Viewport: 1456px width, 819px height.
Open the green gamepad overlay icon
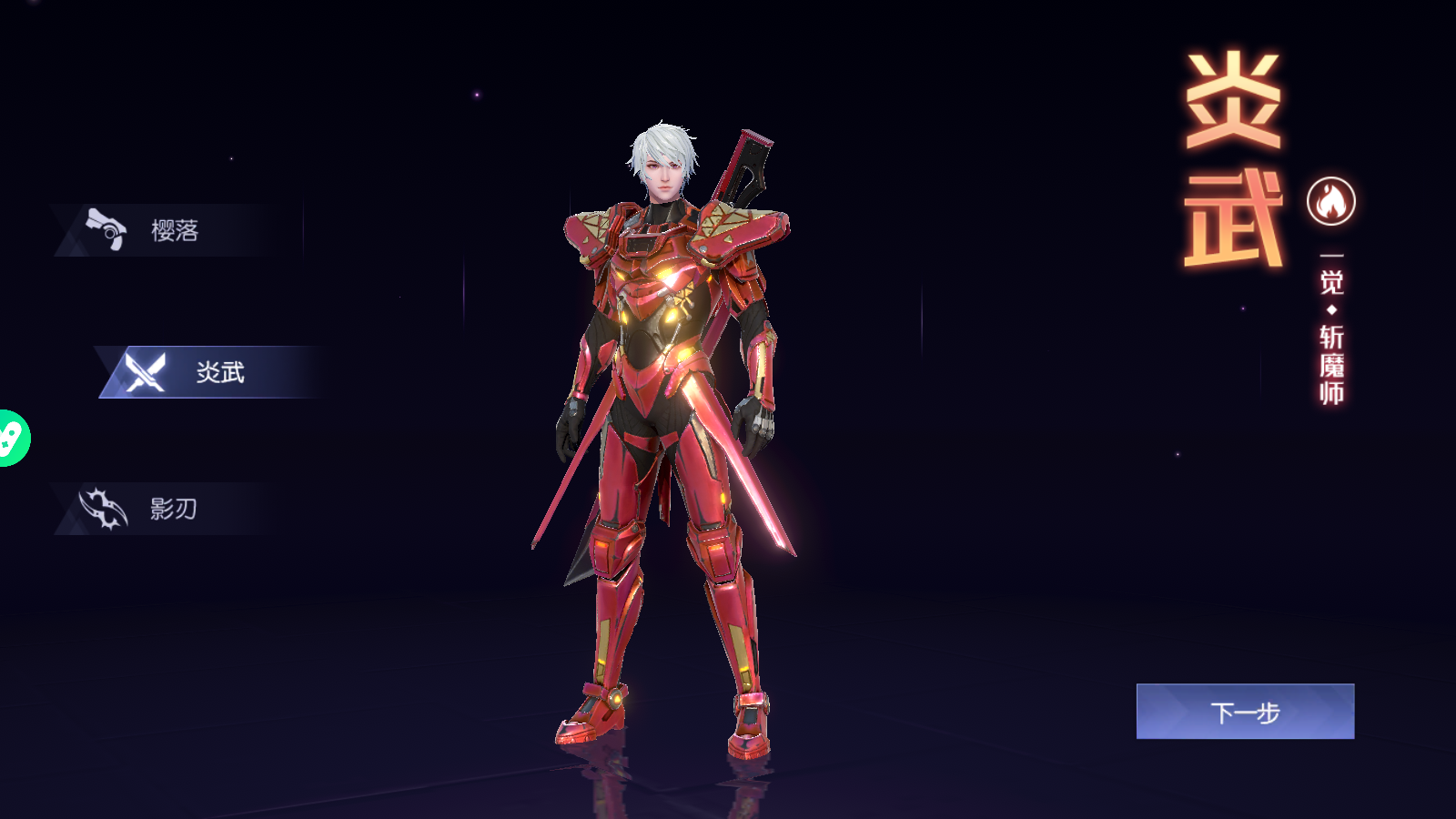coord(11,439)
